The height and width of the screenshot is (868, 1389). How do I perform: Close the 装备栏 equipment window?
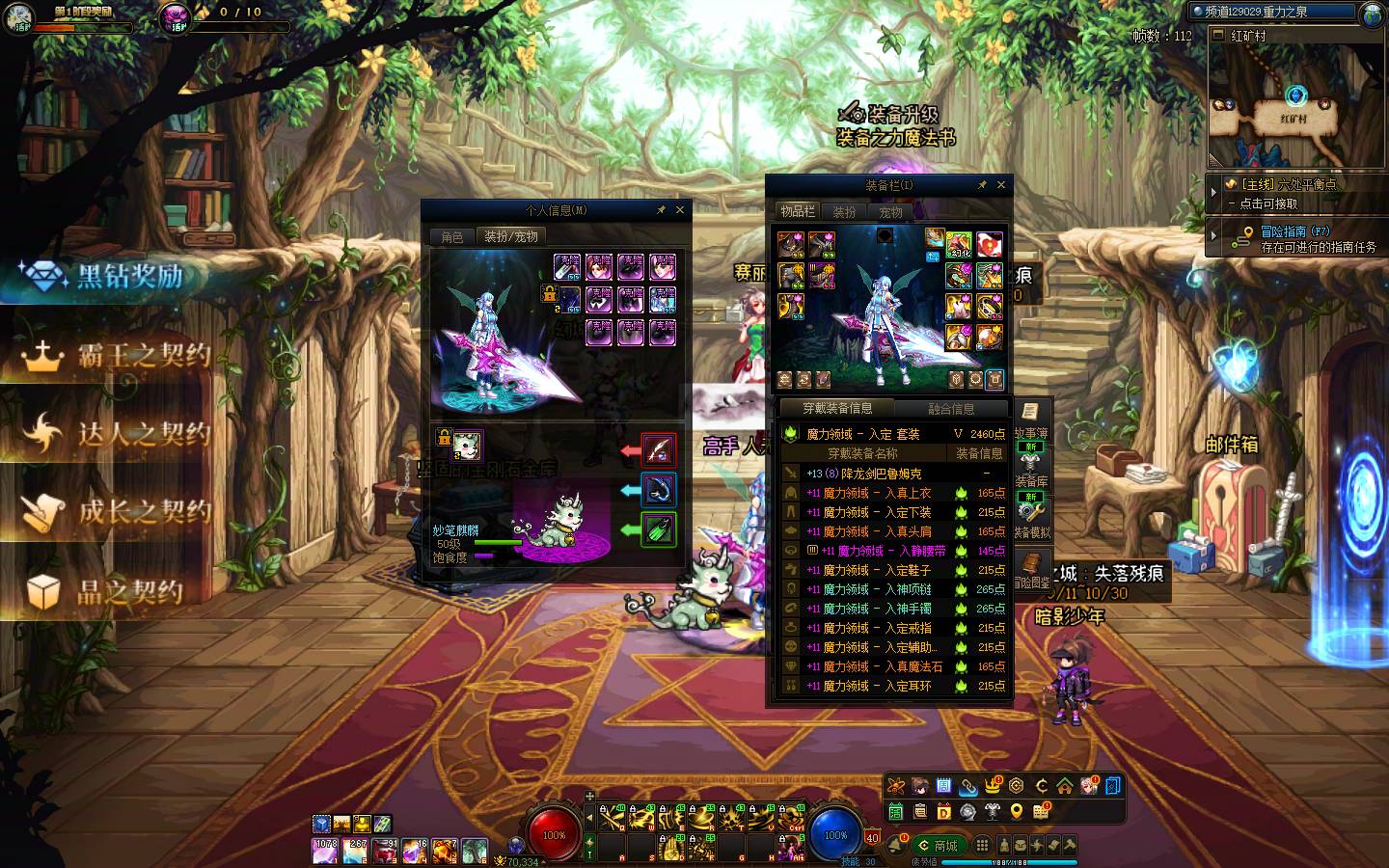click(1001, 184)
